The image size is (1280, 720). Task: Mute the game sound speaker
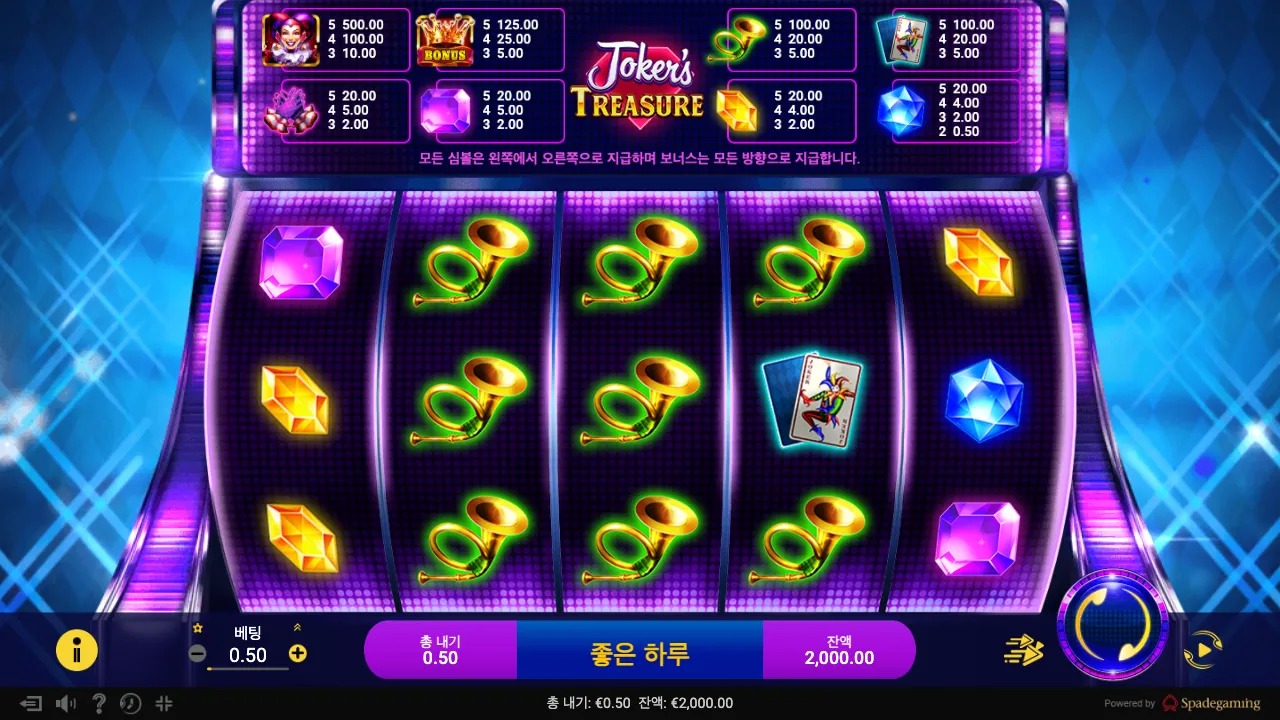click(65, 704)
